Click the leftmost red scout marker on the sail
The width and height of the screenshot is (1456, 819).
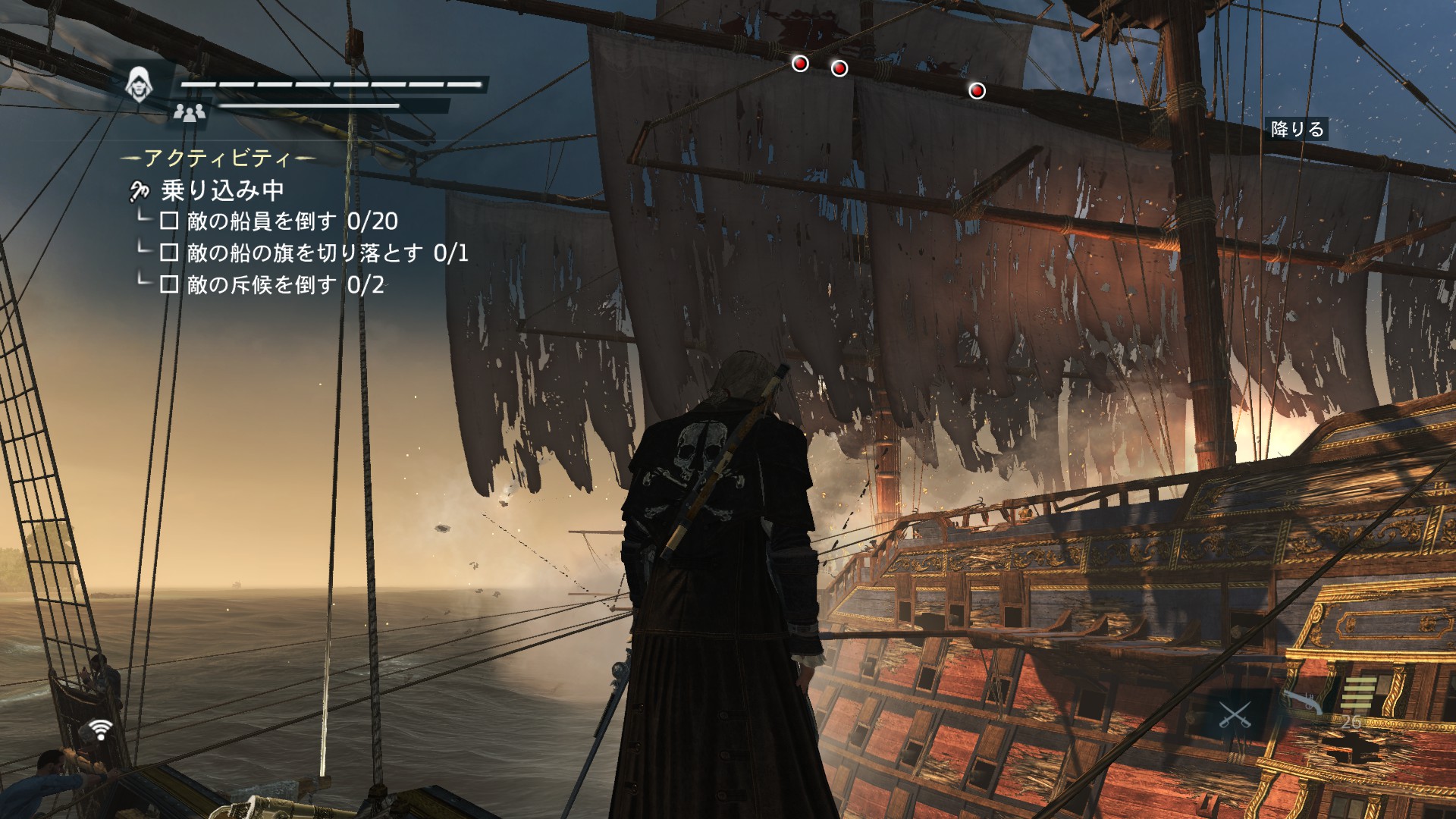[799, 65]
